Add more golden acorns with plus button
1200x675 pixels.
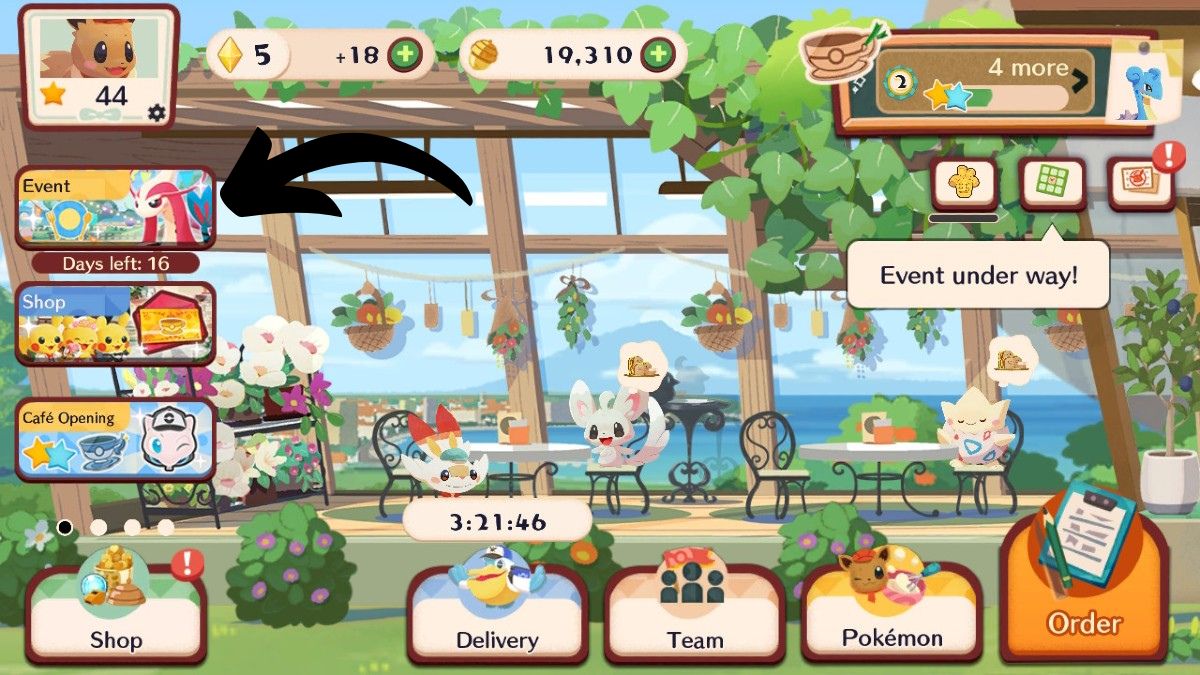[x=657, y=54]
